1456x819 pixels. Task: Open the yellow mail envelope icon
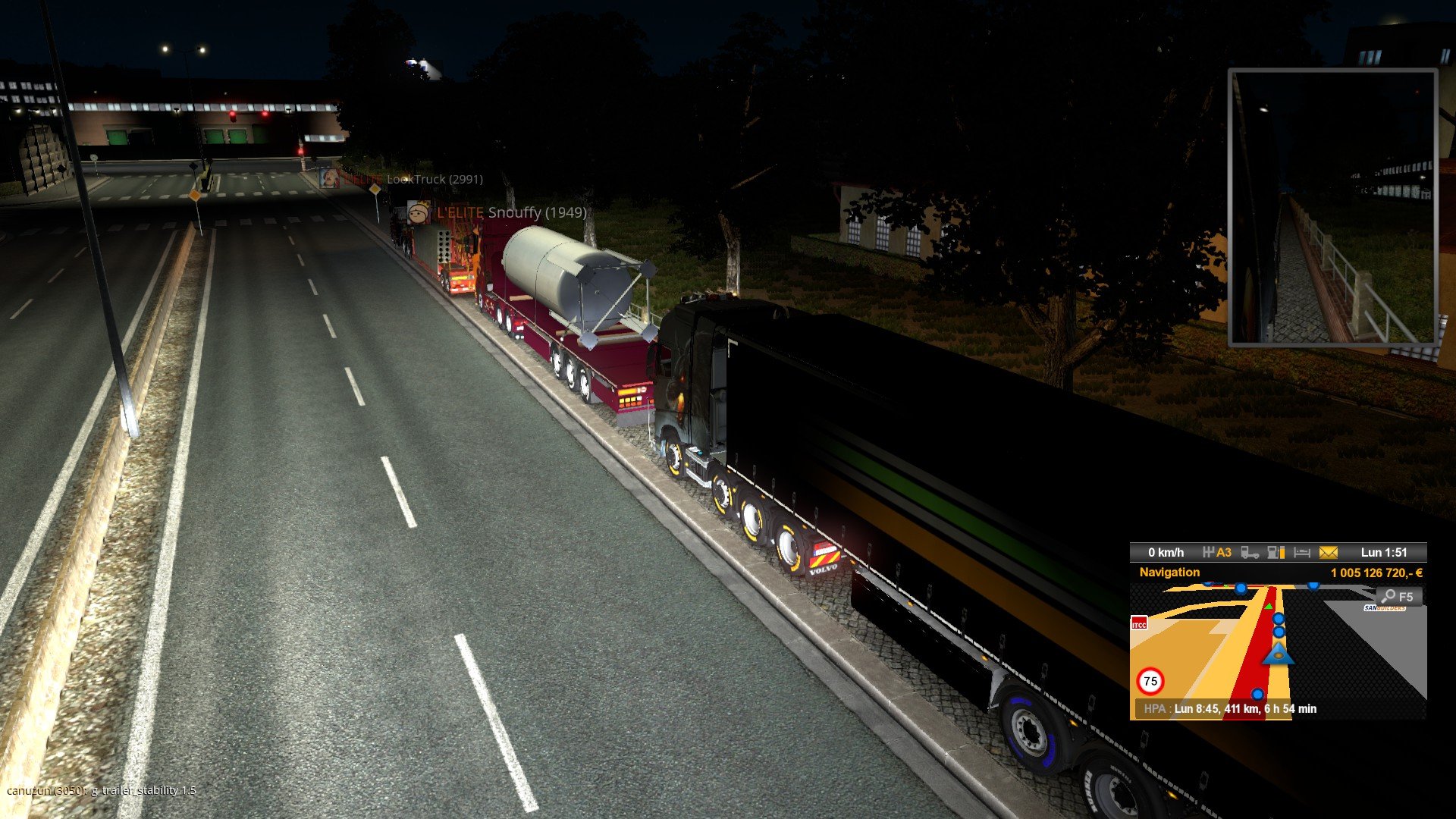click(1328, 553)
